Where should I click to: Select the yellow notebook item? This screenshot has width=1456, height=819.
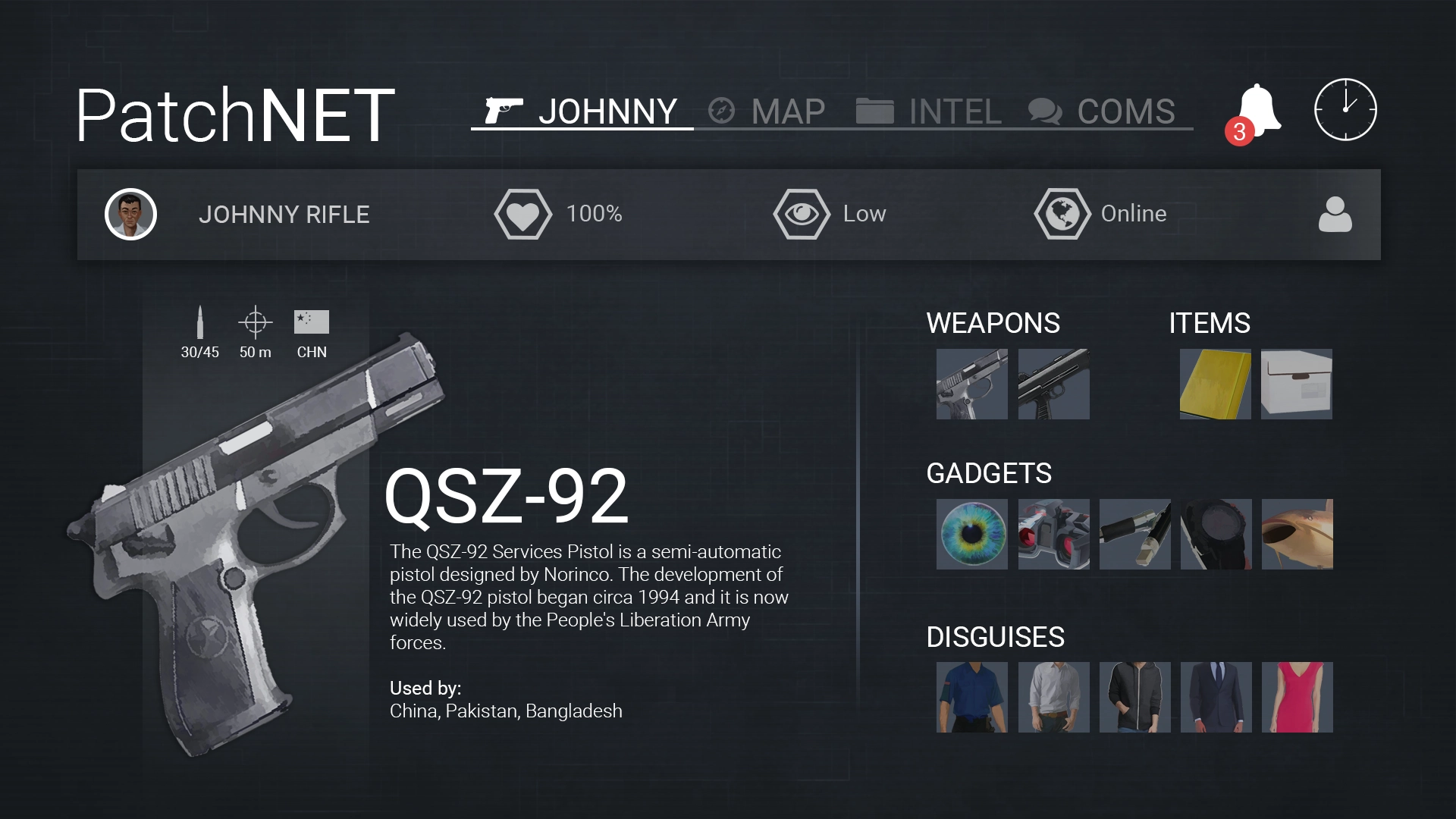click(1215, 384)
